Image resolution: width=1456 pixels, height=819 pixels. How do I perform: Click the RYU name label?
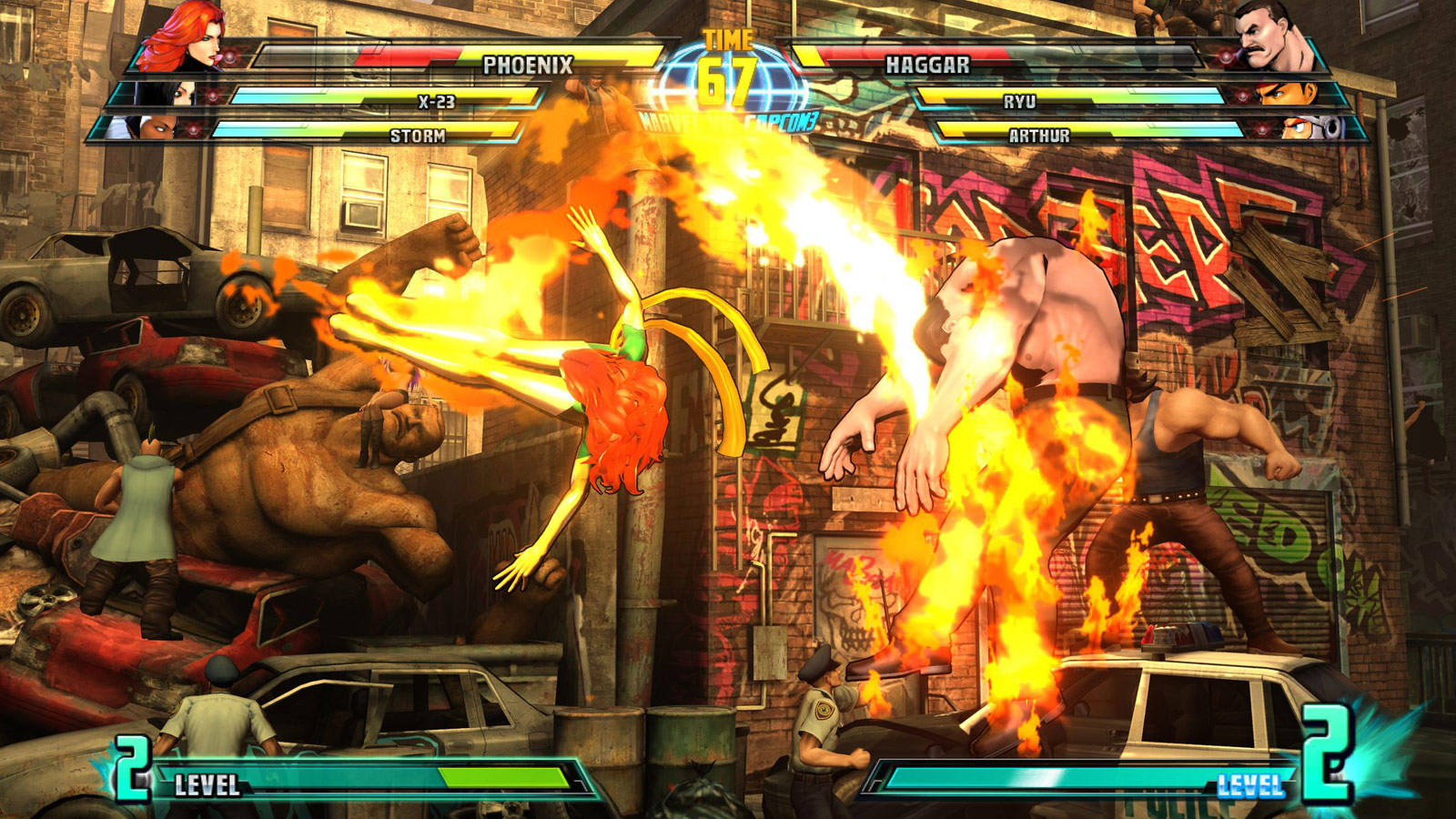point(1019,102)
